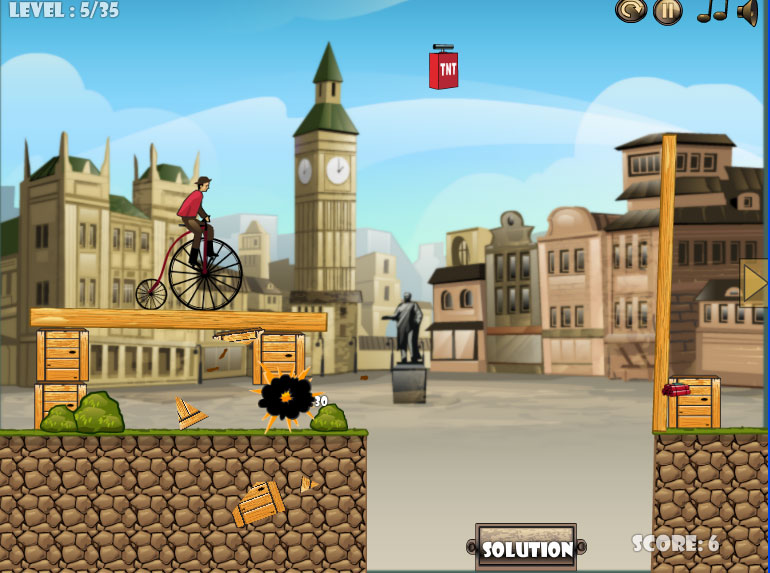This screenshot has height=573, width=770.
Task: Pause the game
Action: click(x=667, y=11)
